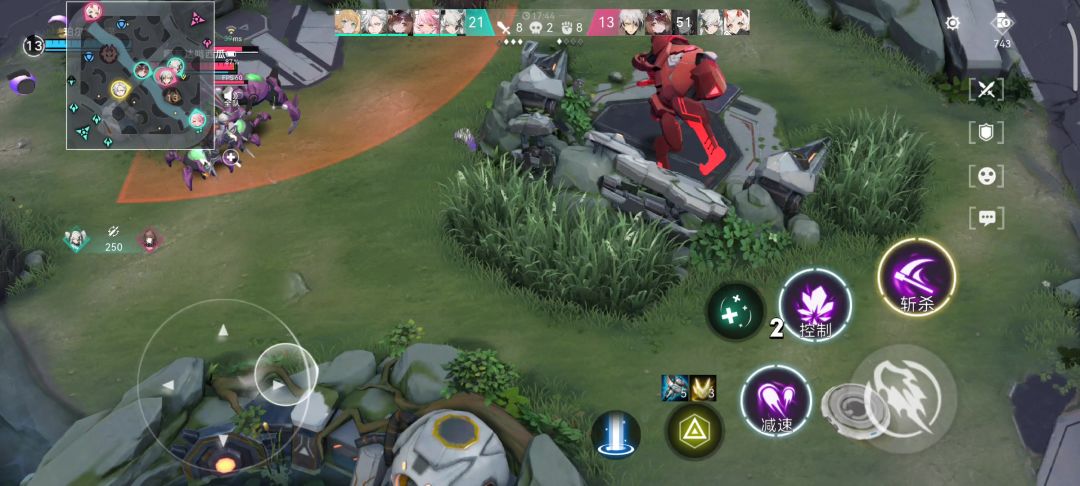Send the shield defend signal
The width and height of the screenshot is (1080, 486).
point(987,132)
